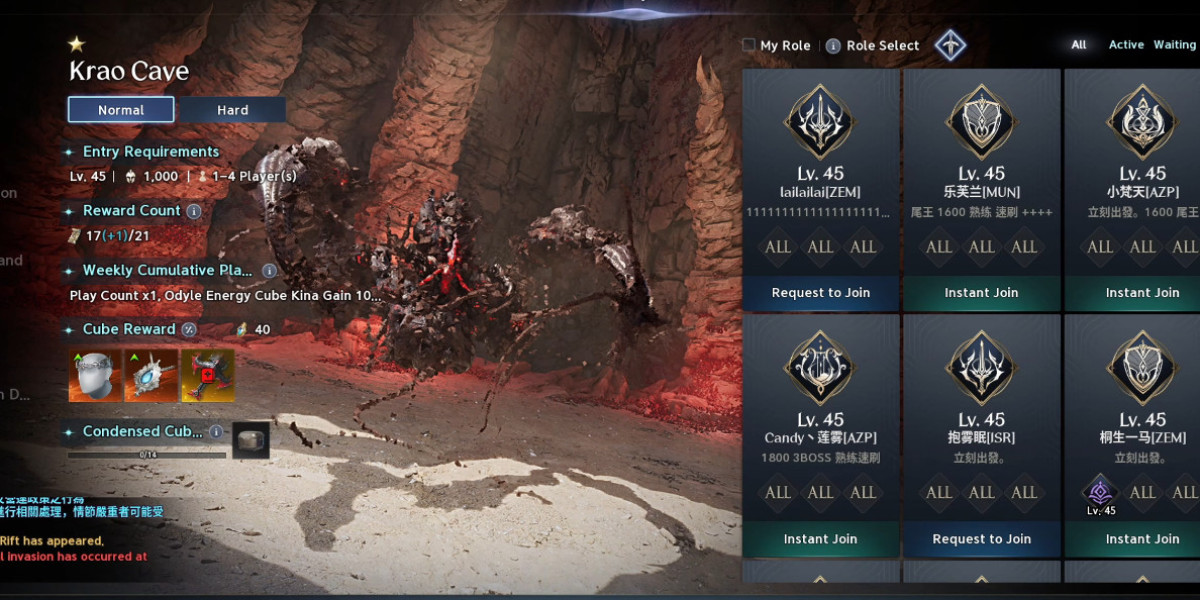Viewport: 1200px width, 600px height.
Task: Inspect the red cross-marked cube reward
Action: (207, 375)
